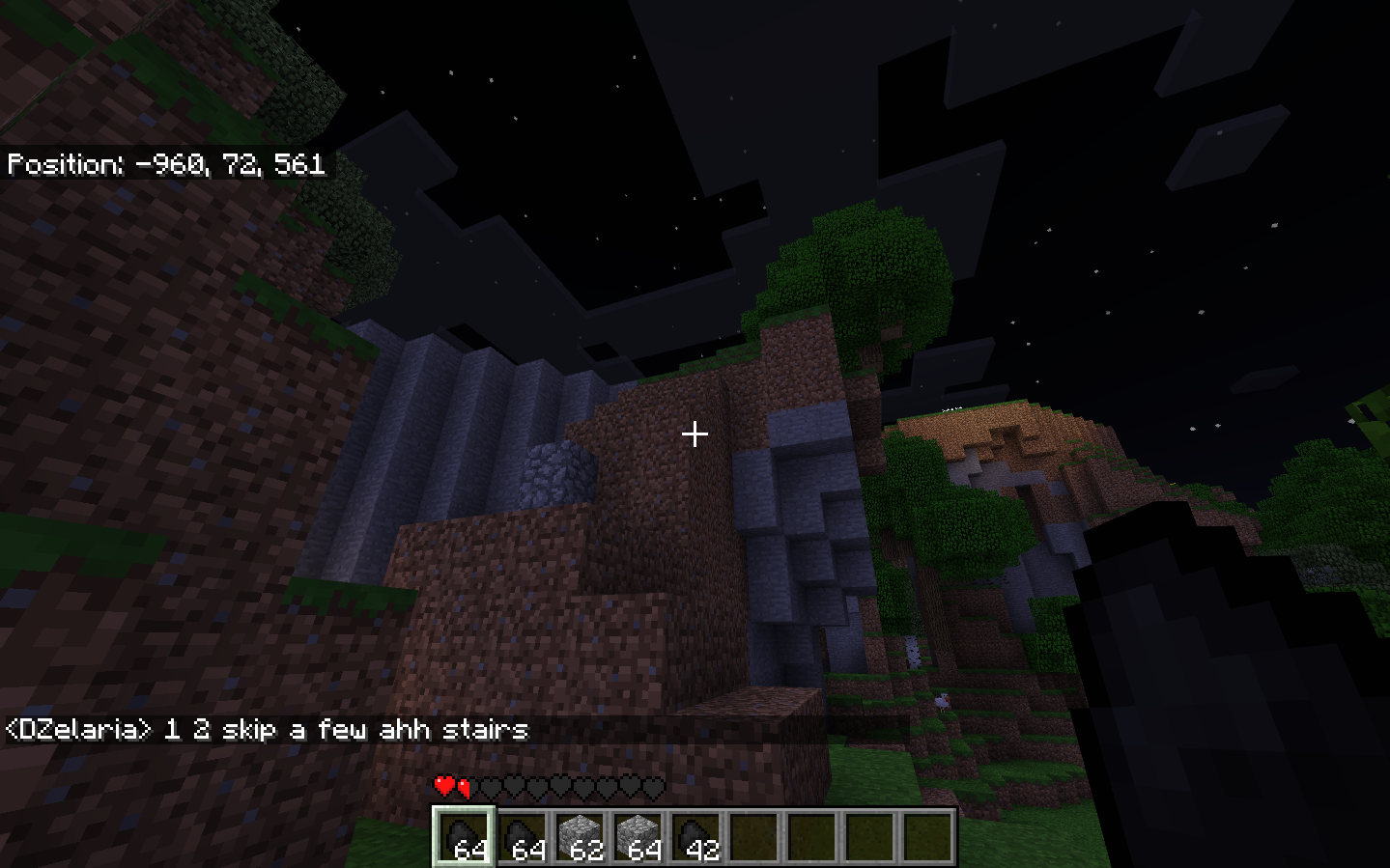Click the DZelaria chat message text
Viewport: 1390px width, 868px height.
(266, 731)
